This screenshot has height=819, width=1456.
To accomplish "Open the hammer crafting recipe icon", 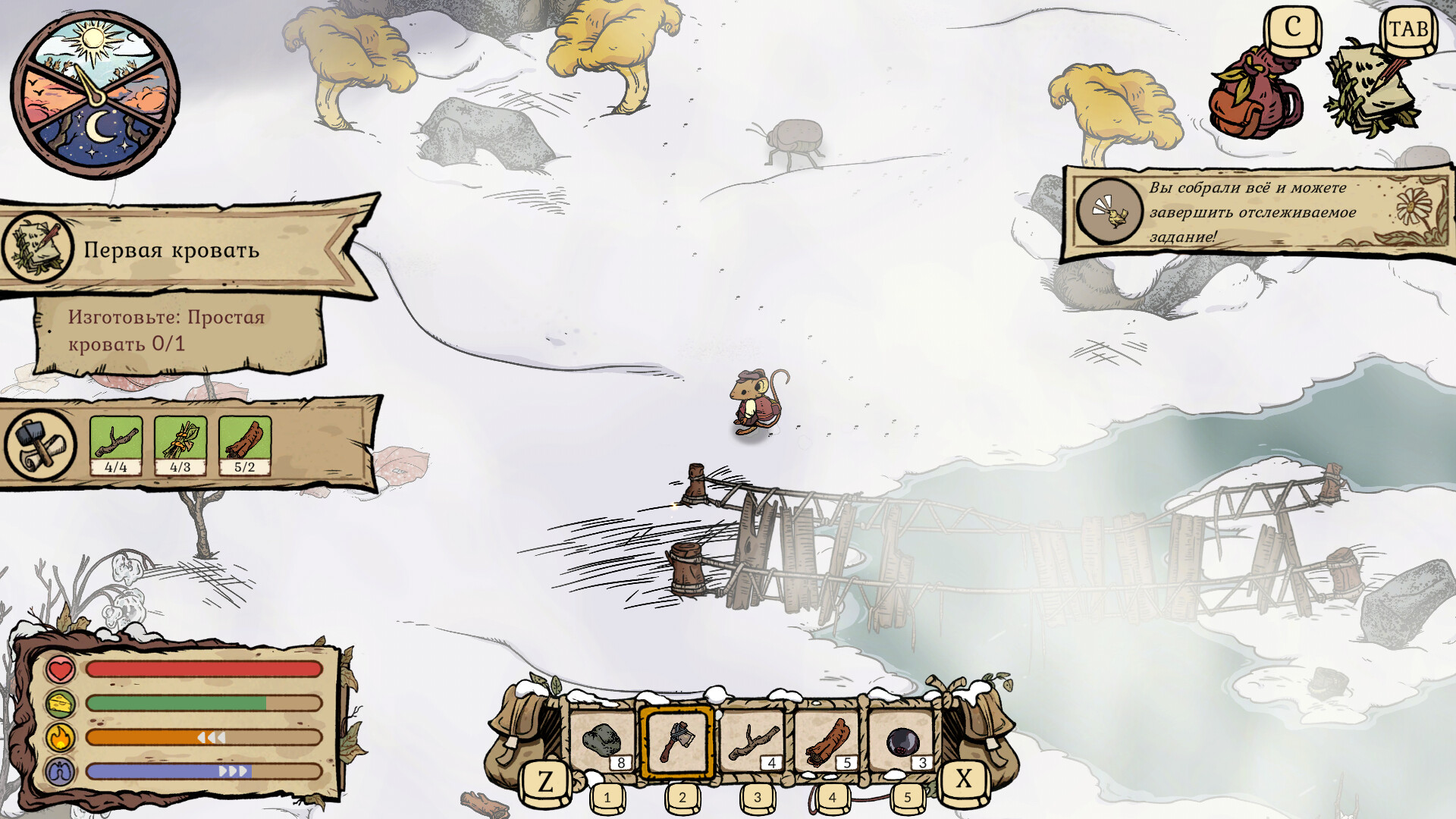I will click(39, 444).
